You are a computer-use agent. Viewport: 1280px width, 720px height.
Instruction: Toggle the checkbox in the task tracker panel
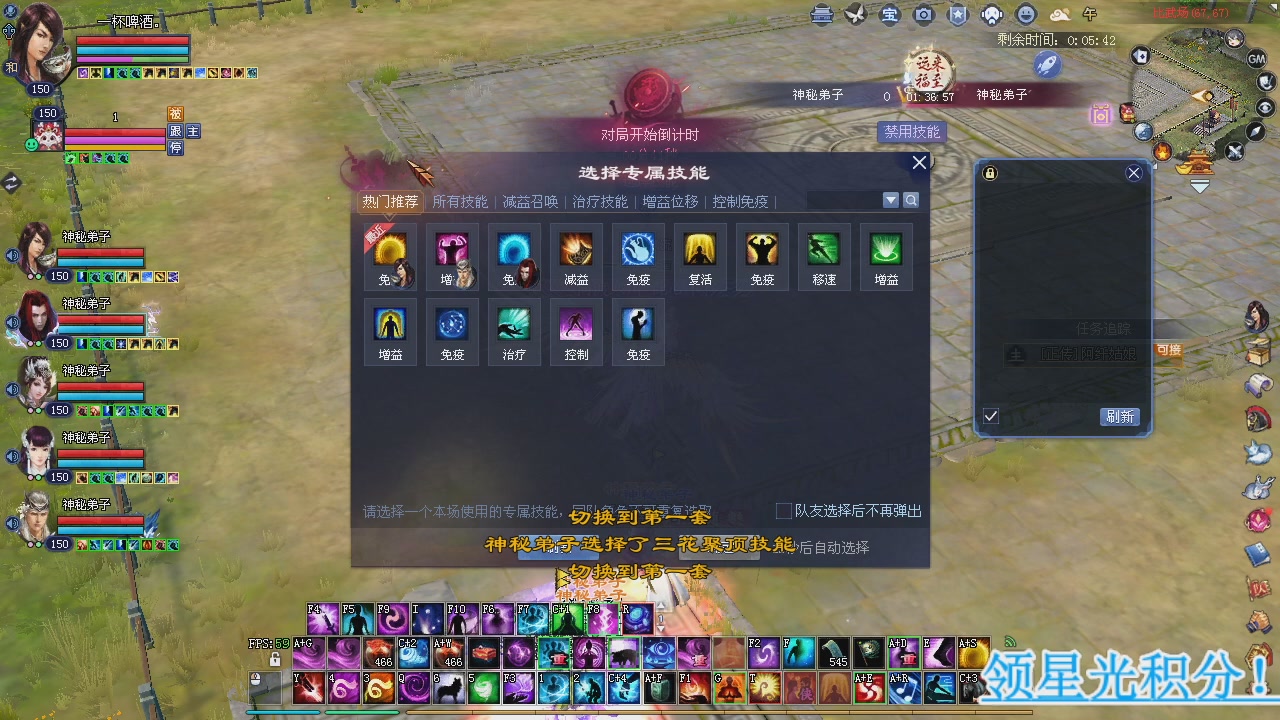(x=991, y=417)
